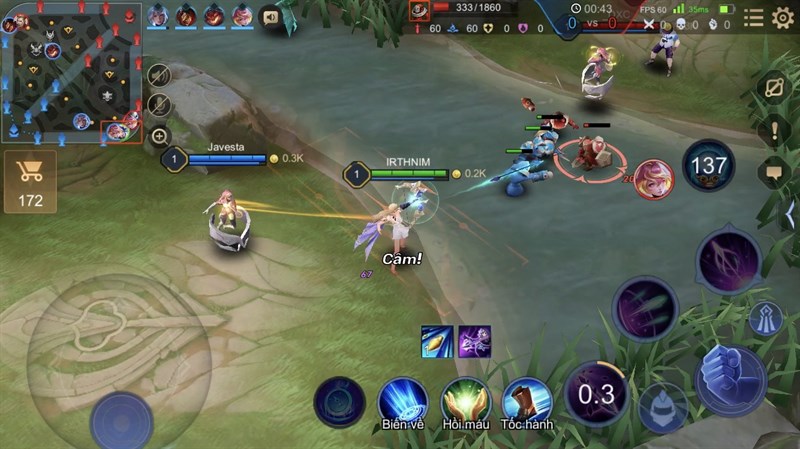The image size is (800, 449).
Task: Tap the fist basic attack button
Action: pos(731,379)
